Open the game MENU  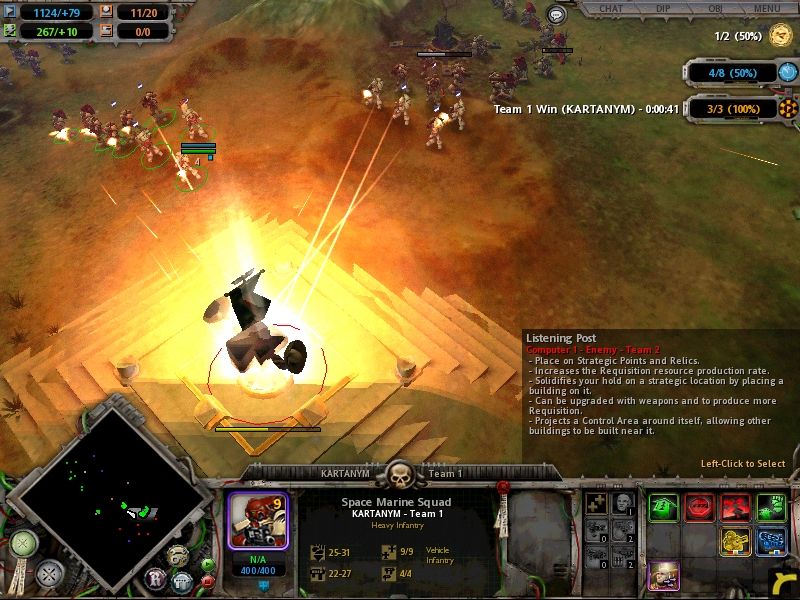pos(767,8)
